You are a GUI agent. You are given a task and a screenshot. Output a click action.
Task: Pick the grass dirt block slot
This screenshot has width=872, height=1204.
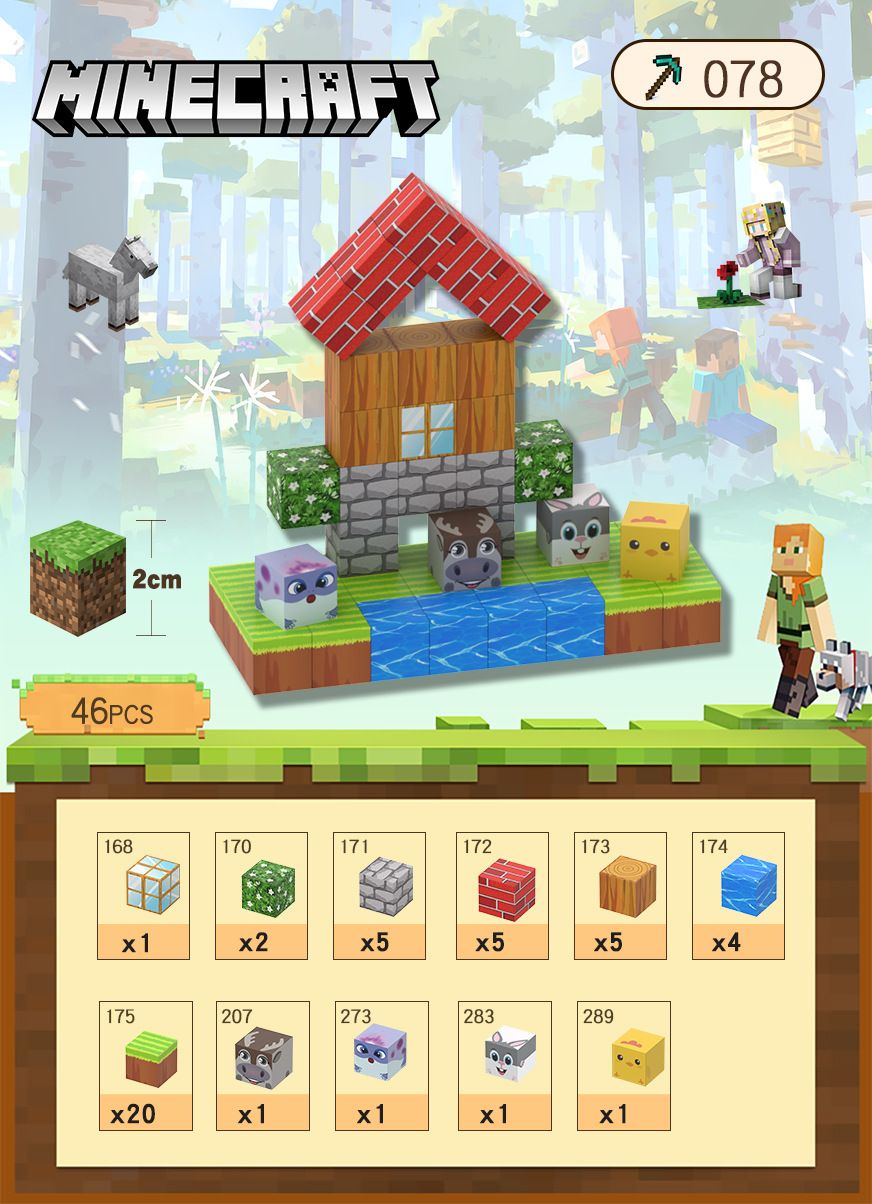[x=144, y=1065]
